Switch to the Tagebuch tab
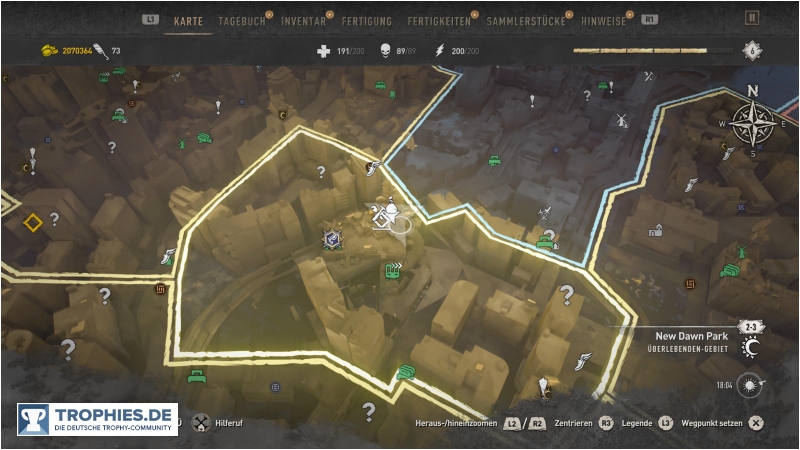Screen dimensions: 800x450 coord(240,20)
